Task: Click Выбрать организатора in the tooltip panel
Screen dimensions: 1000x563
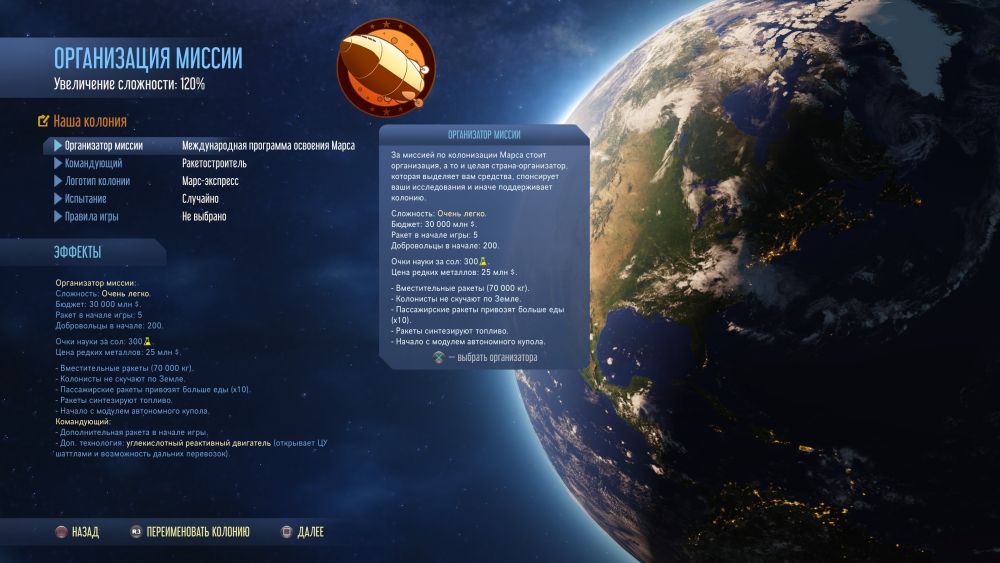Action: click(x=485, y=358)
